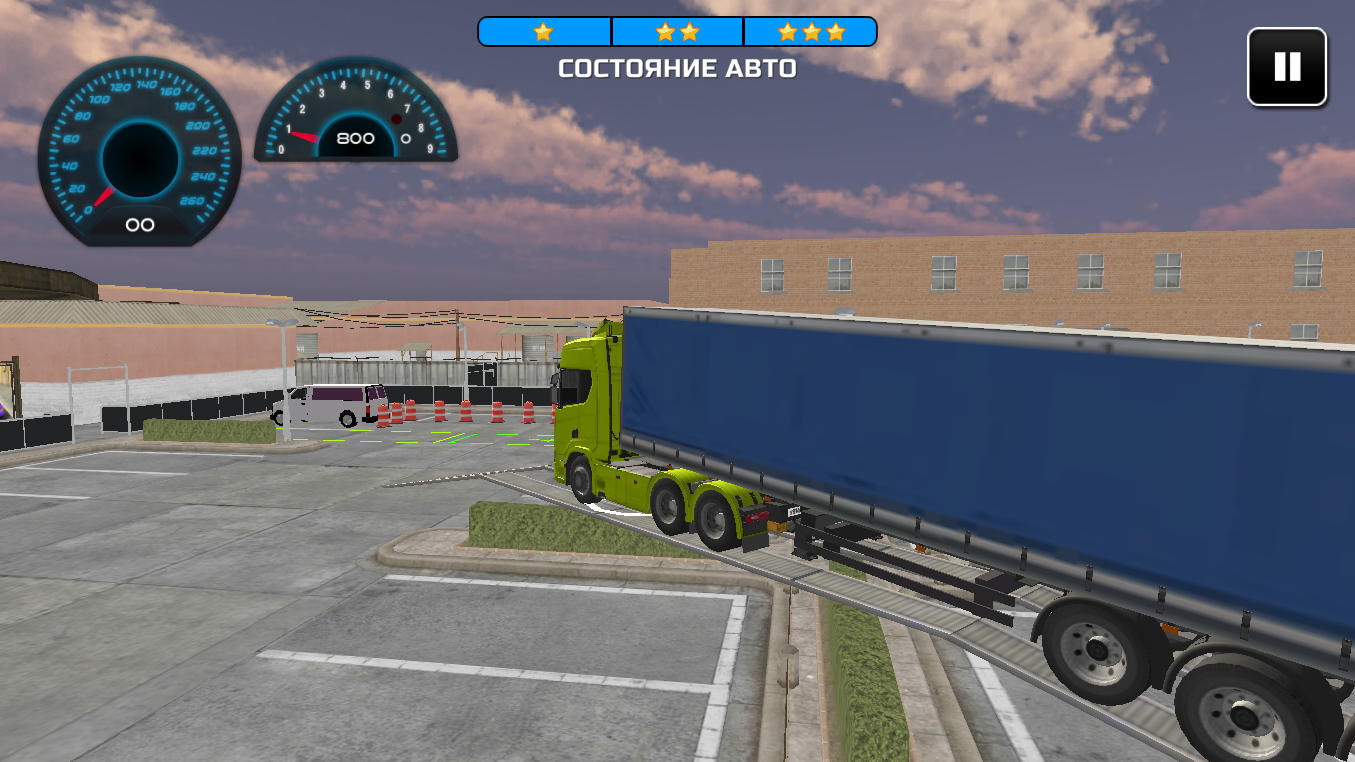Tap the three-star segment of the rating bar
1355x762 pixels.
pos(810,31)
